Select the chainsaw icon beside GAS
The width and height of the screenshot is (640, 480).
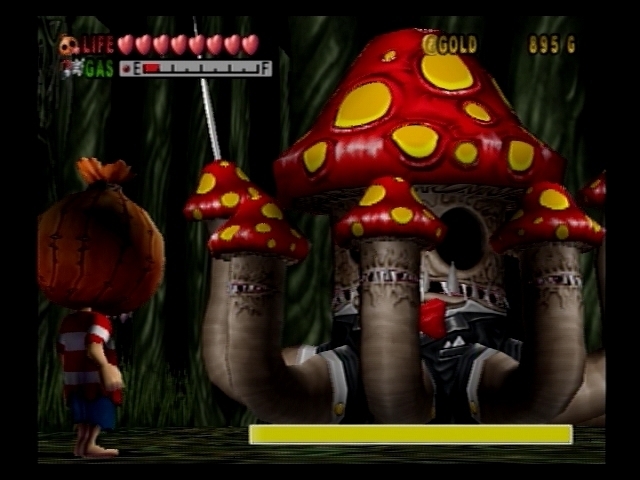click(70, 68)
